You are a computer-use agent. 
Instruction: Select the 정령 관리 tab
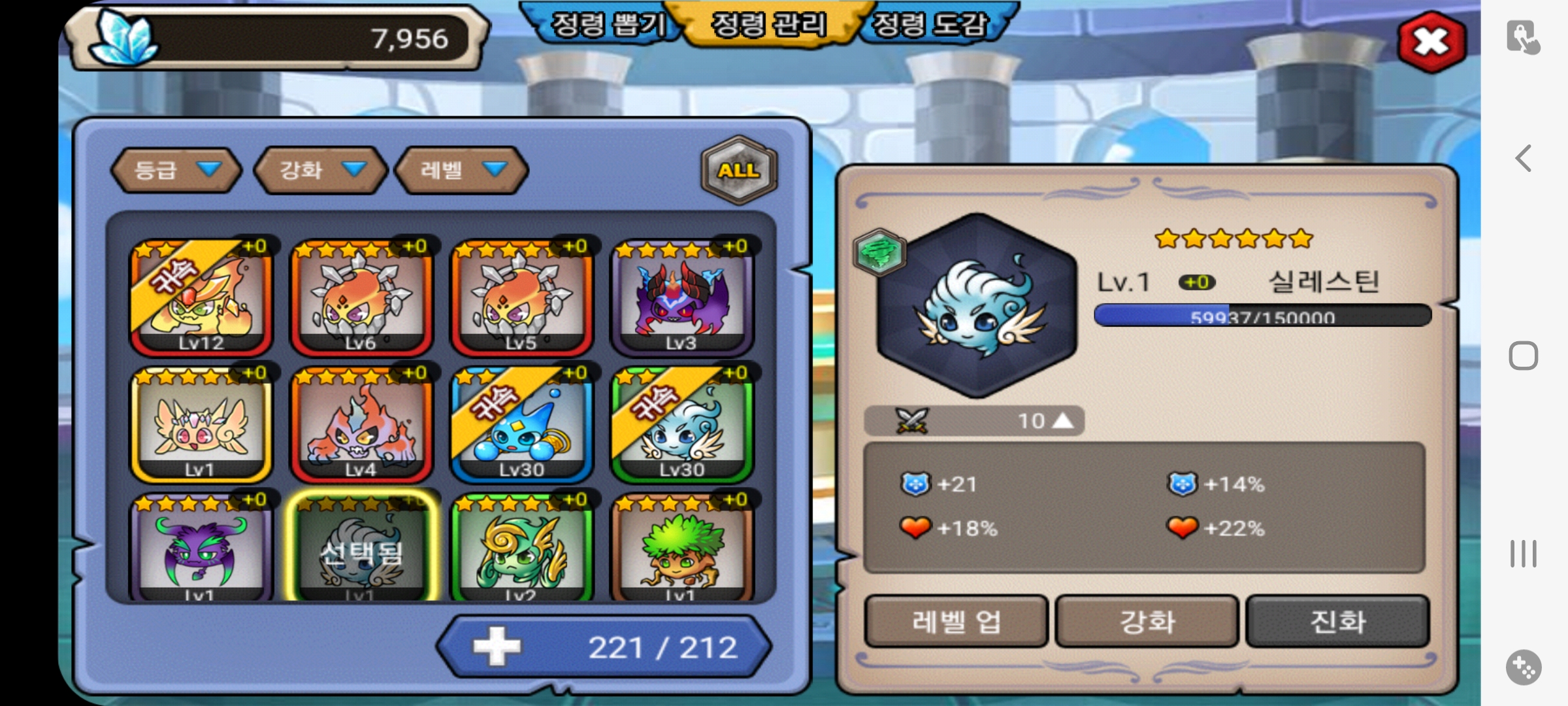coord(768,26)
